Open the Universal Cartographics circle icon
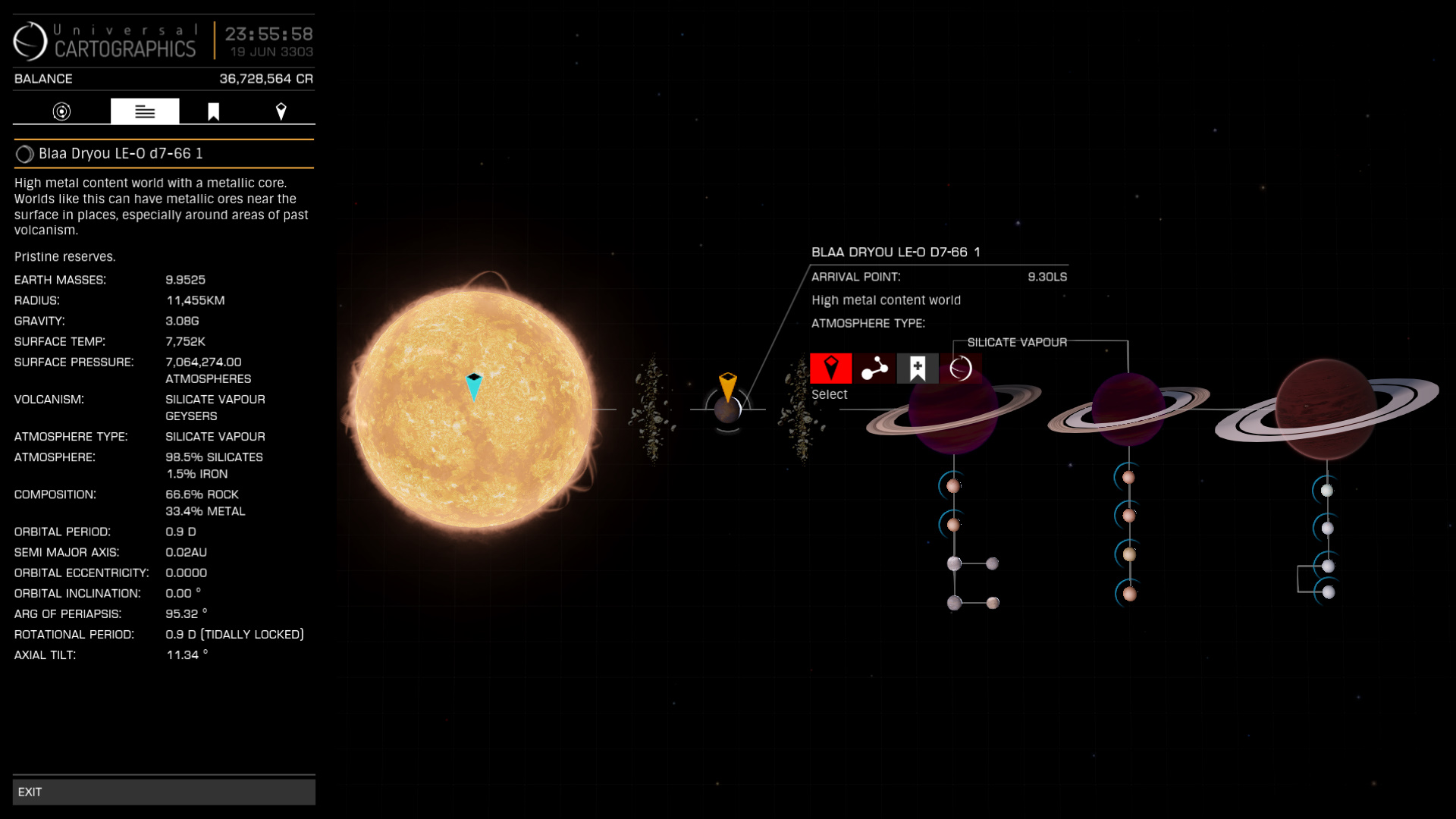Screen dimensions: 1456x819 (961, 369)
